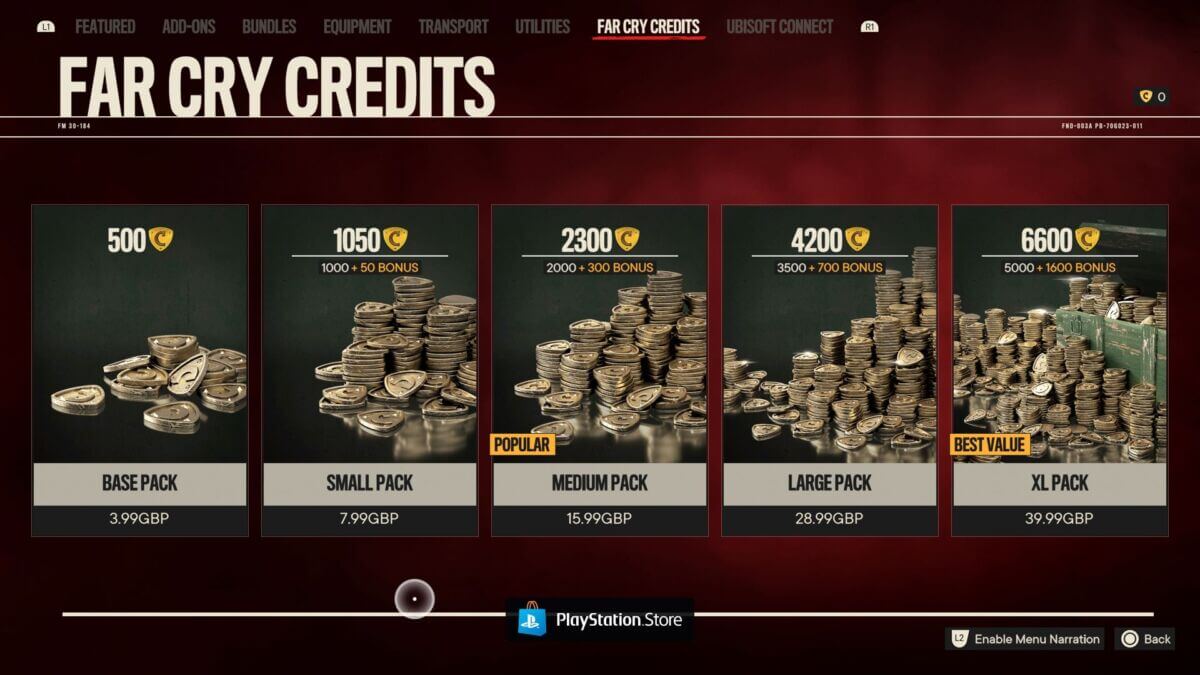Switch to the Featured tab
This screenshot has width=1200, height=675.
tap(105, 27)
